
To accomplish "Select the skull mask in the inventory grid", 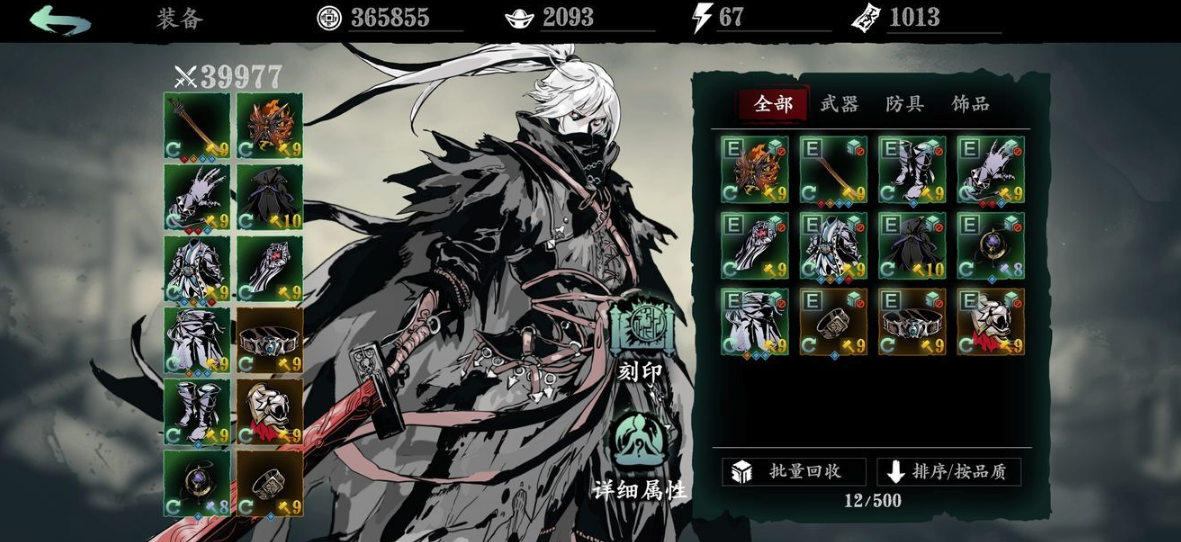I will tap(990, 322).
